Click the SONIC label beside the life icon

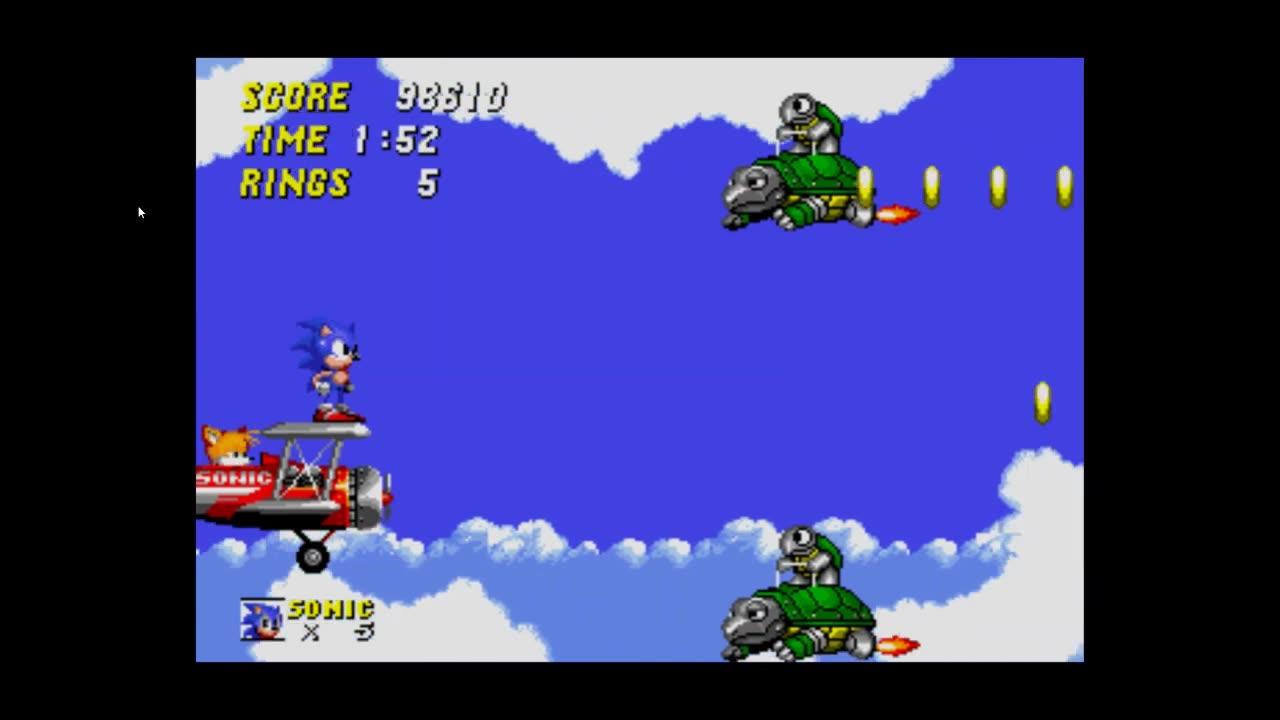pyautogui.click(x=330, y=608)
